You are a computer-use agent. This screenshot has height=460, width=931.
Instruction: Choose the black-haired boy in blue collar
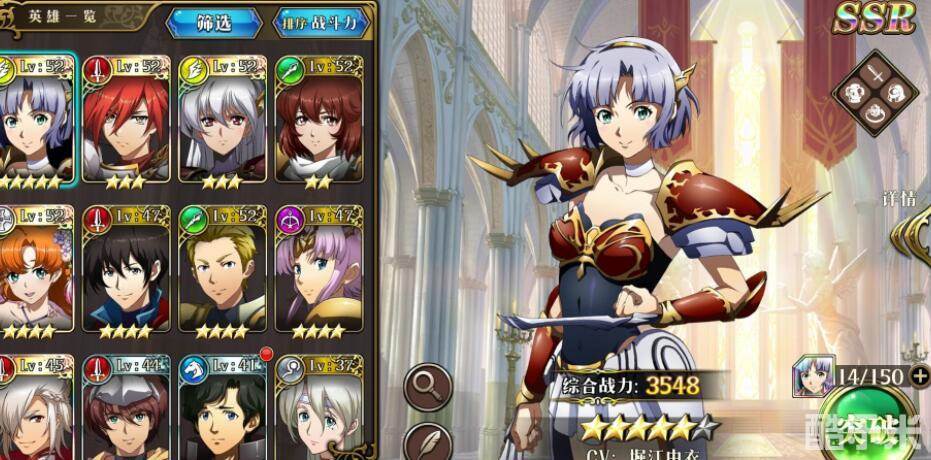tap(125, 270)
